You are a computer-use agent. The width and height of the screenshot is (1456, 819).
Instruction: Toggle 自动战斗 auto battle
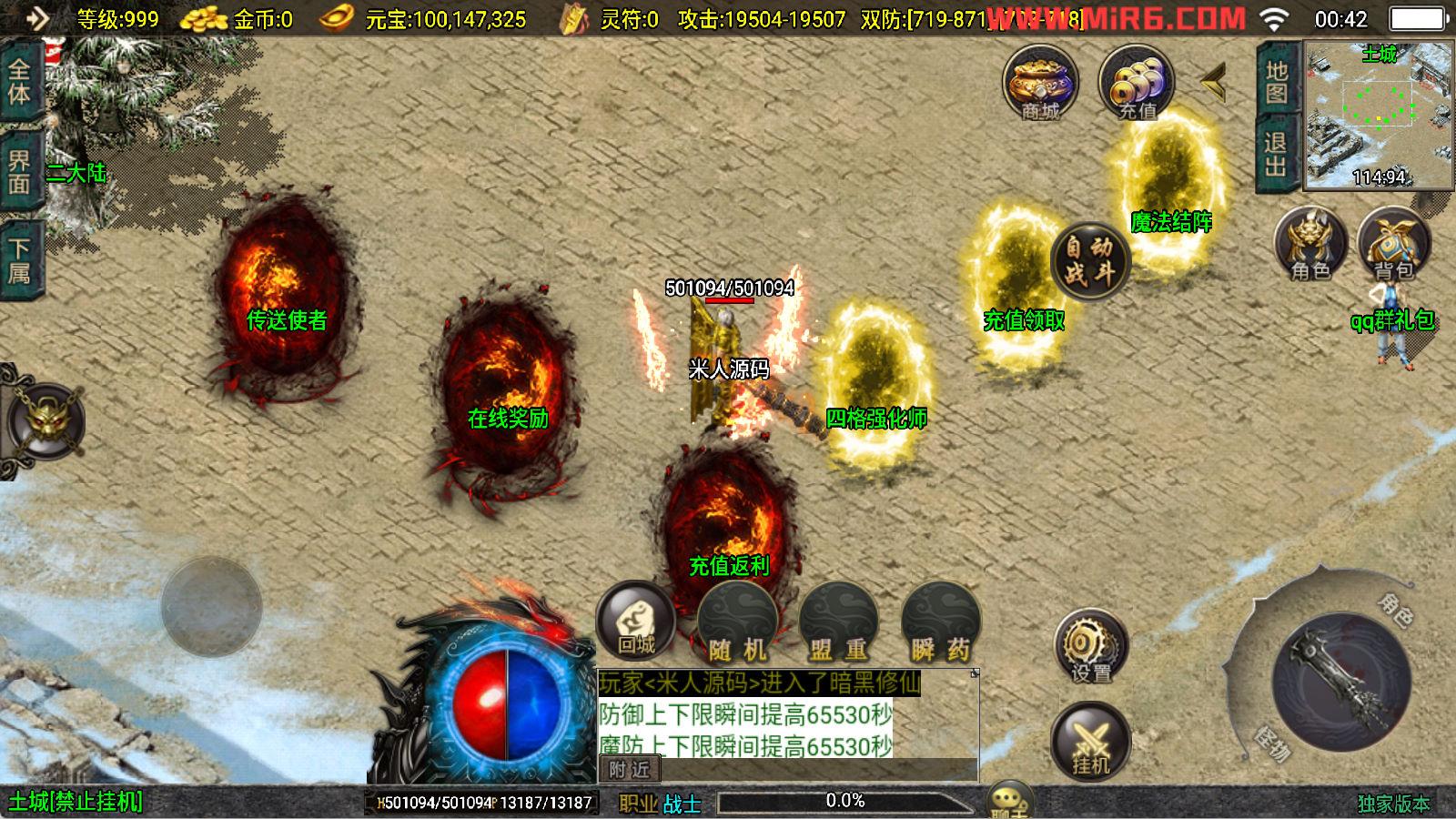point(1089,260)
